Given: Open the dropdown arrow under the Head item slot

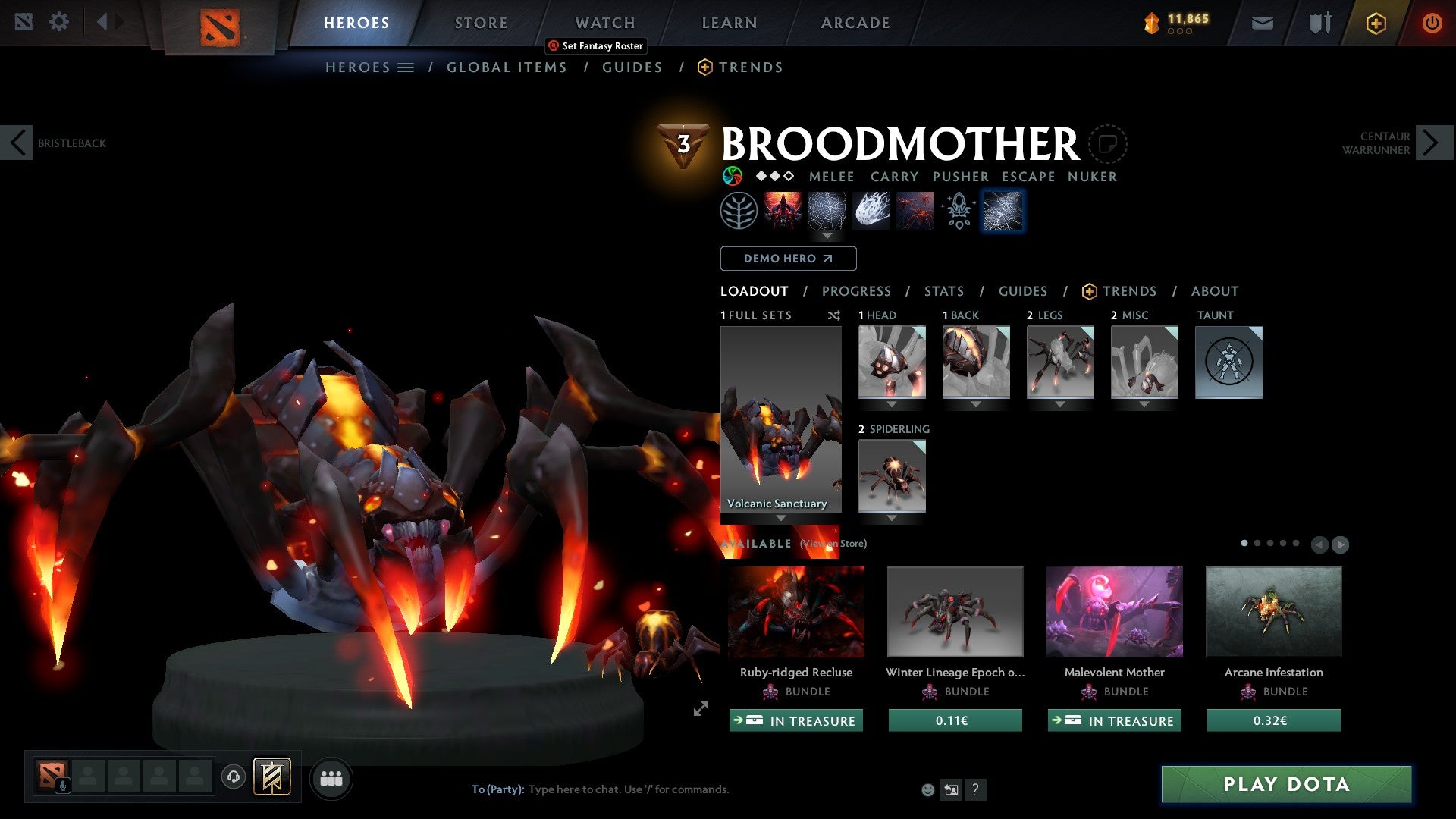Looking at the screenshot, I should (x=892, y=404).
